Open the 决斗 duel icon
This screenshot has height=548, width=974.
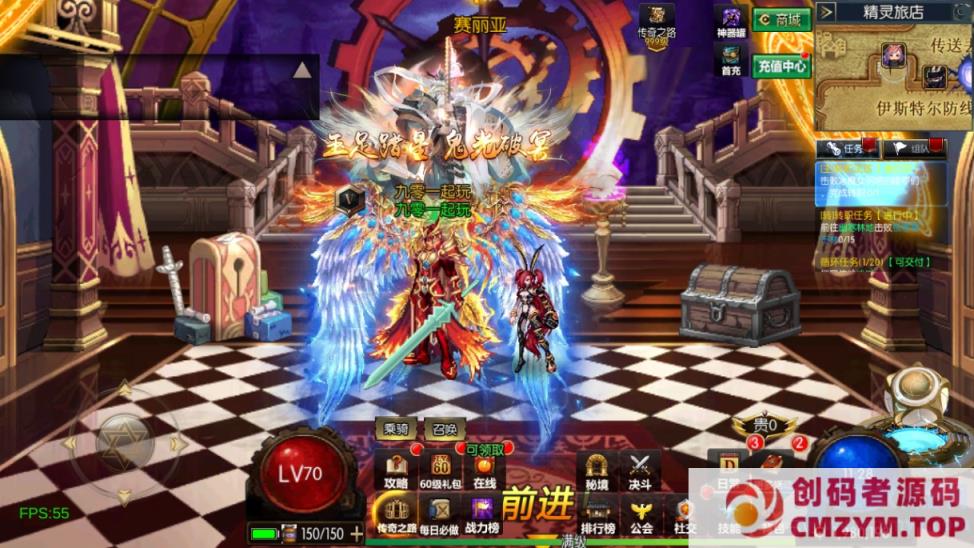(640, 471)
